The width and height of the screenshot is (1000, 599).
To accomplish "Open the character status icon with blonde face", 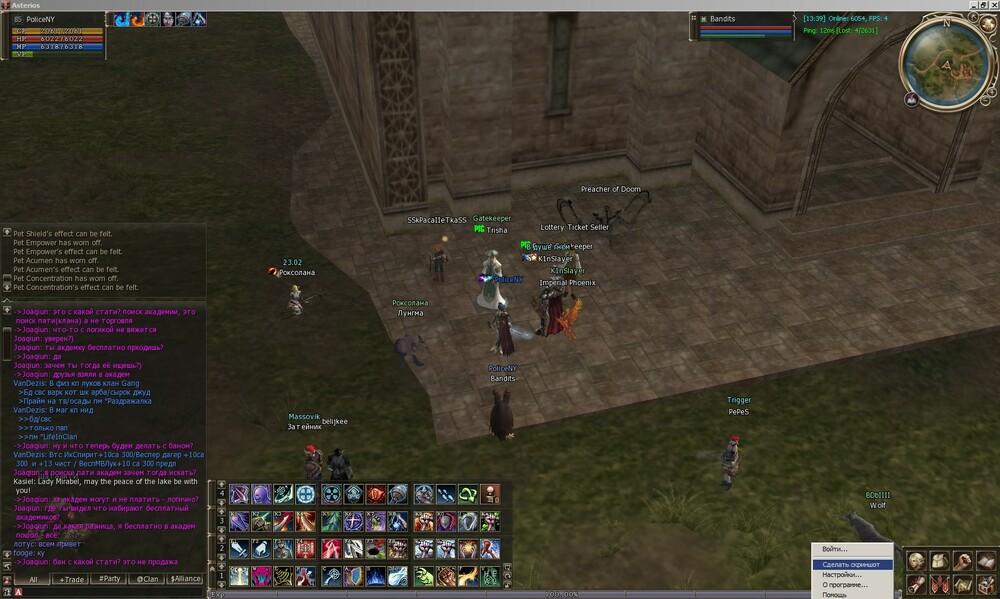I will [916, 561].
